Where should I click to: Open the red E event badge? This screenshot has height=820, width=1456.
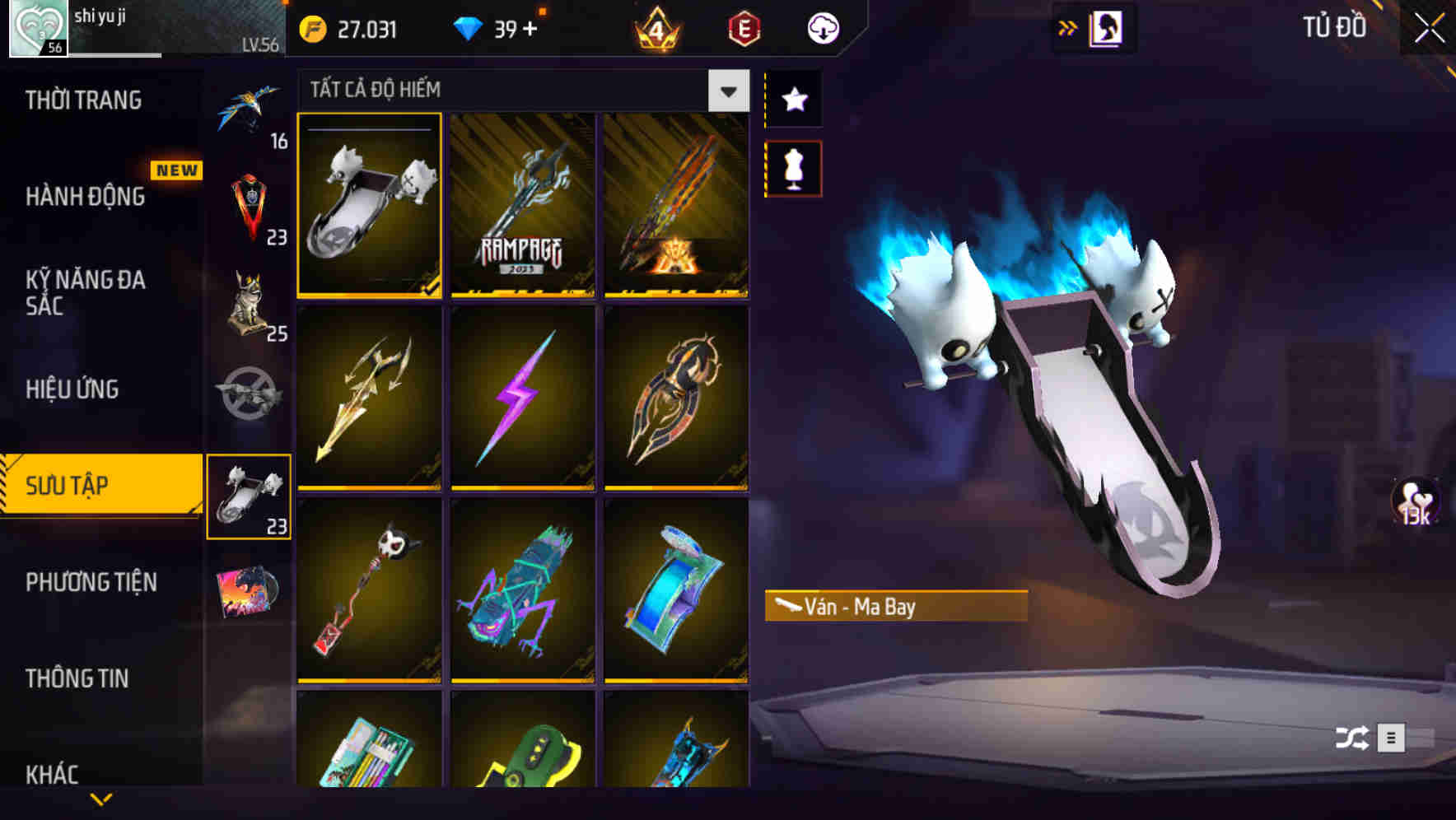740,29
